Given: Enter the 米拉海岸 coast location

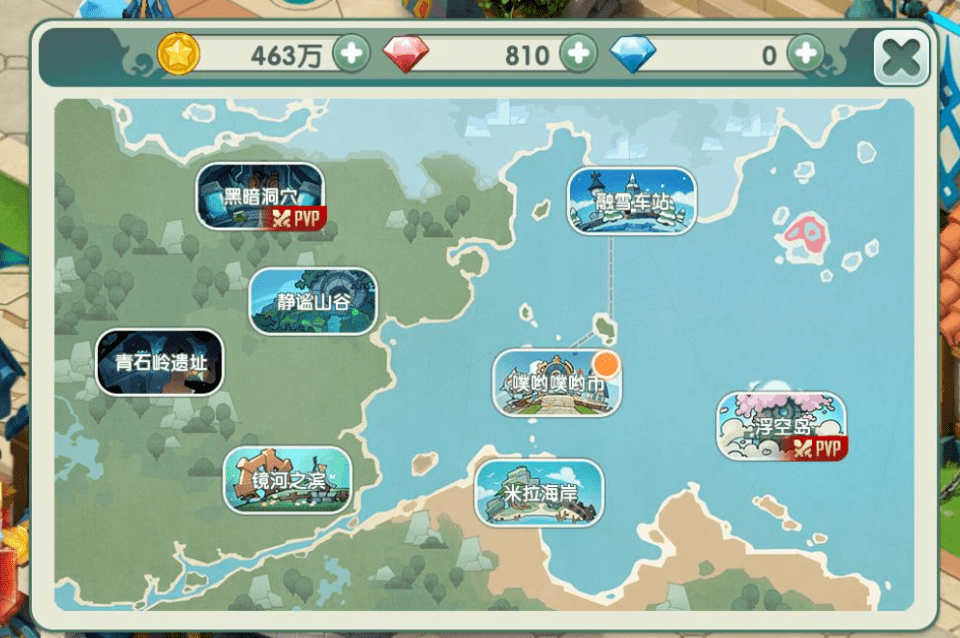Looking at the screenshot, I should pos(539,492).
